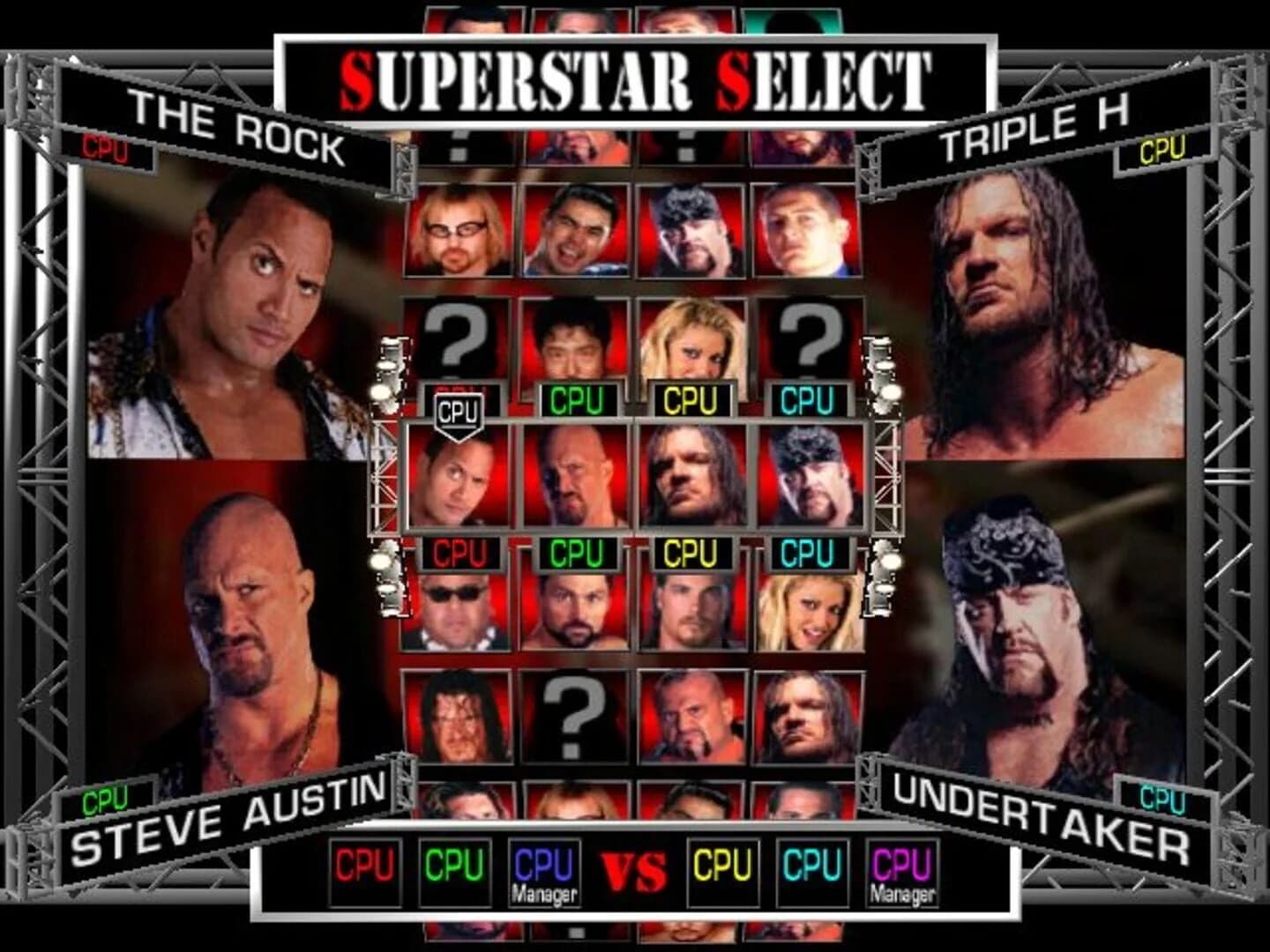The height and width of the screenshot is (952, 1270).
Task: Toggle the yellow CPU setting beside Triple H's name
Action: 1166,150
